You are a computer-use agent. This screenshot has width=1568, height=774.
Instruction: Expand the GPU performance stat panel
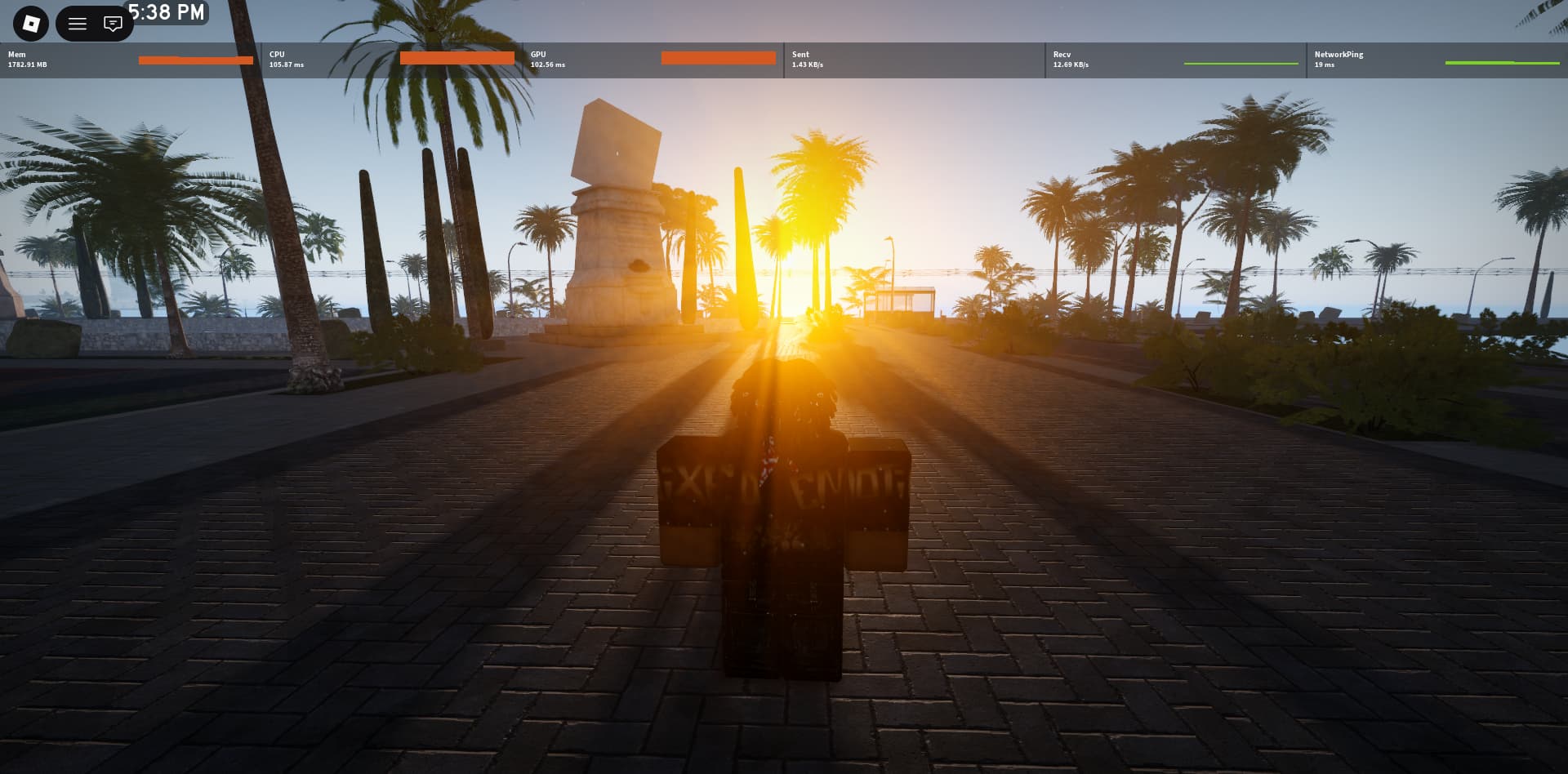(x=653, y=60)
